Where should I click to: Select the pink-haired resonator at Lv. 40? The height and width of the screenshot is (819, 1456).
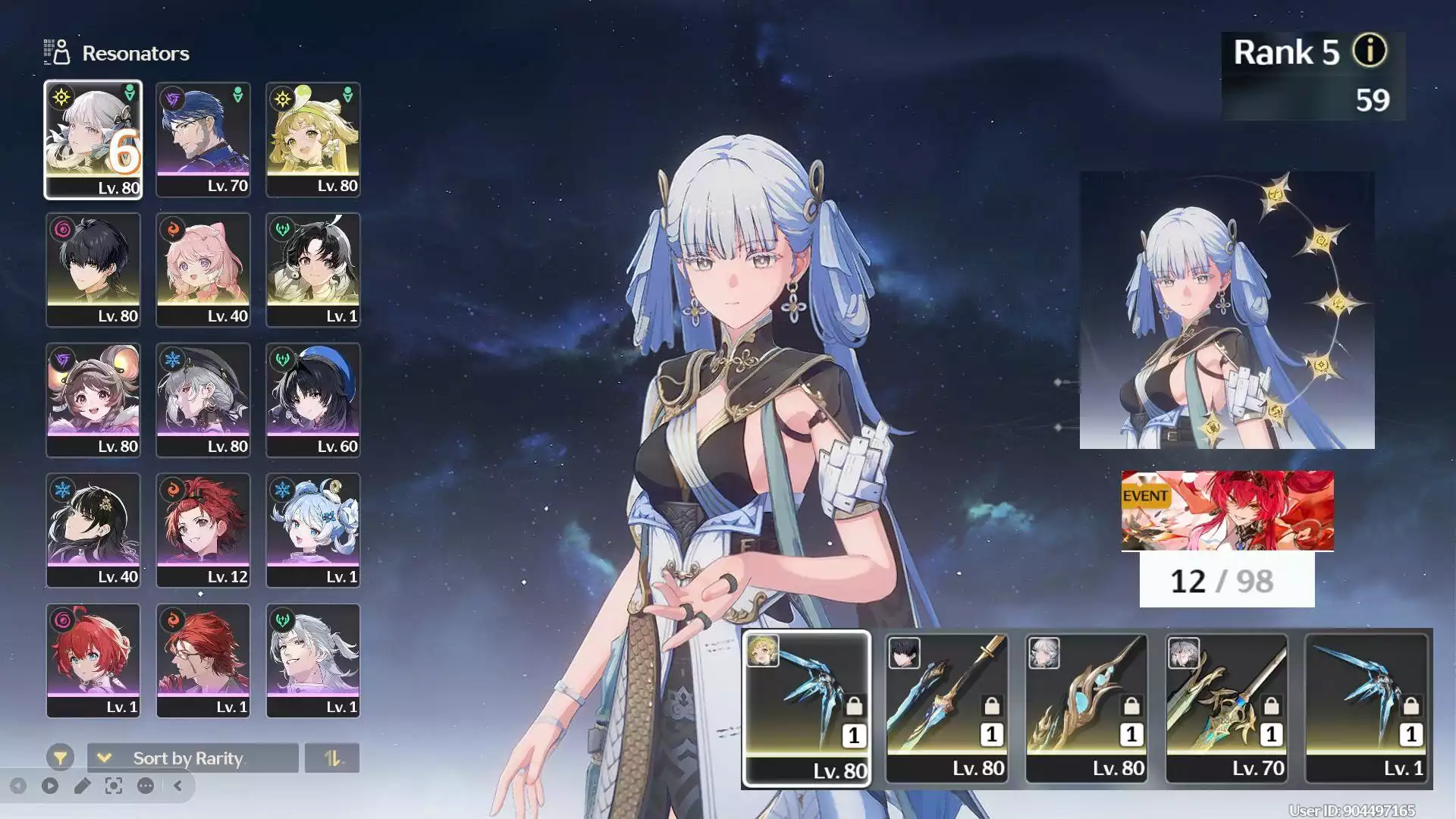pyautogui.click(x=202, y=270)
